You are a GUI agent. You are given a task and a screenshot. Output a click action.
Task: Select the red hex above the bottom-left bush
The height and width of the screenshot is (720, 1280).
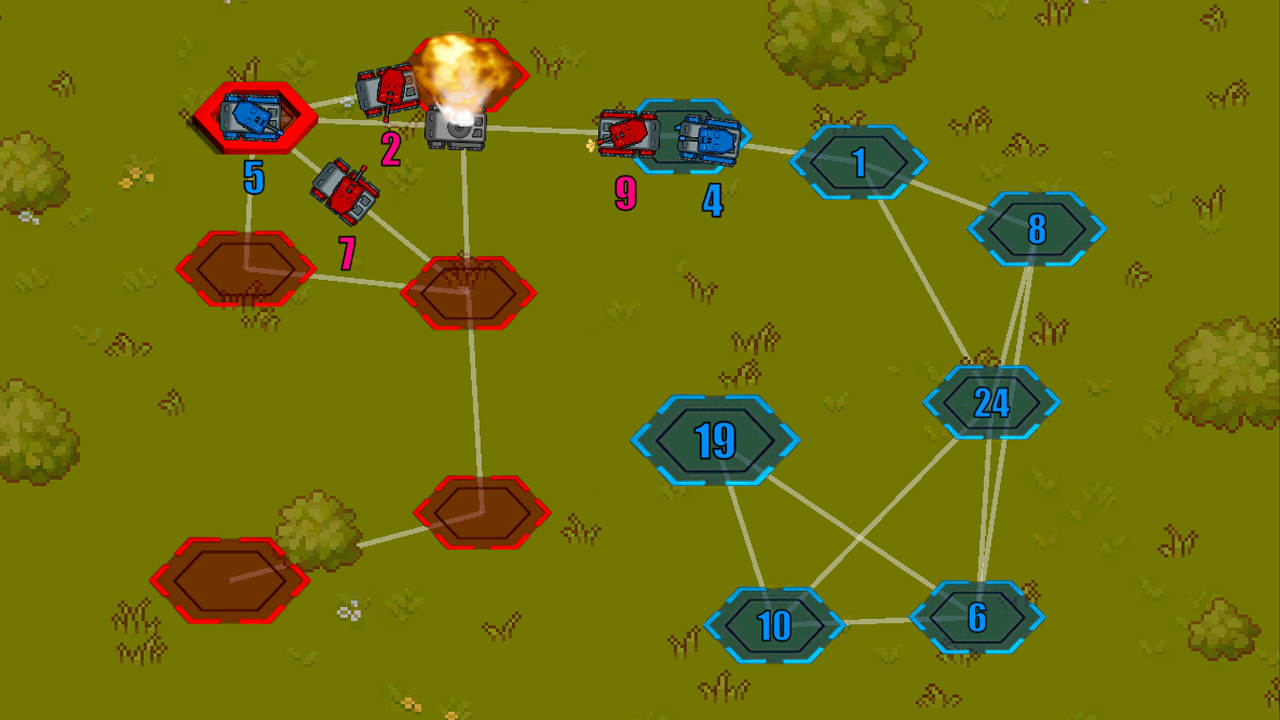click(483, 510)
